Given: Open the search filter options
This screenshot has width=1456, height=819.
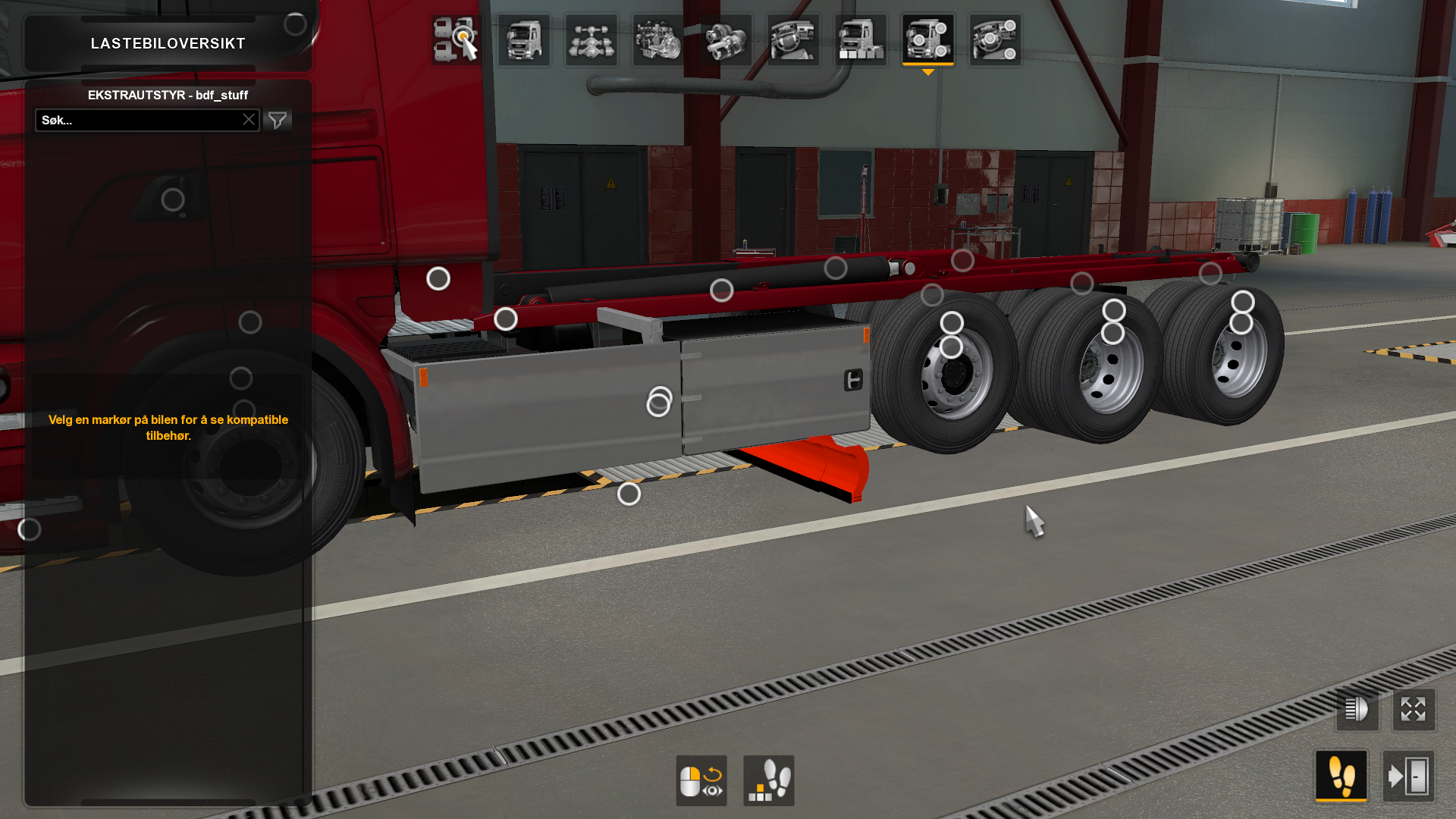Looking at the screenshot, I should [278, 119].
